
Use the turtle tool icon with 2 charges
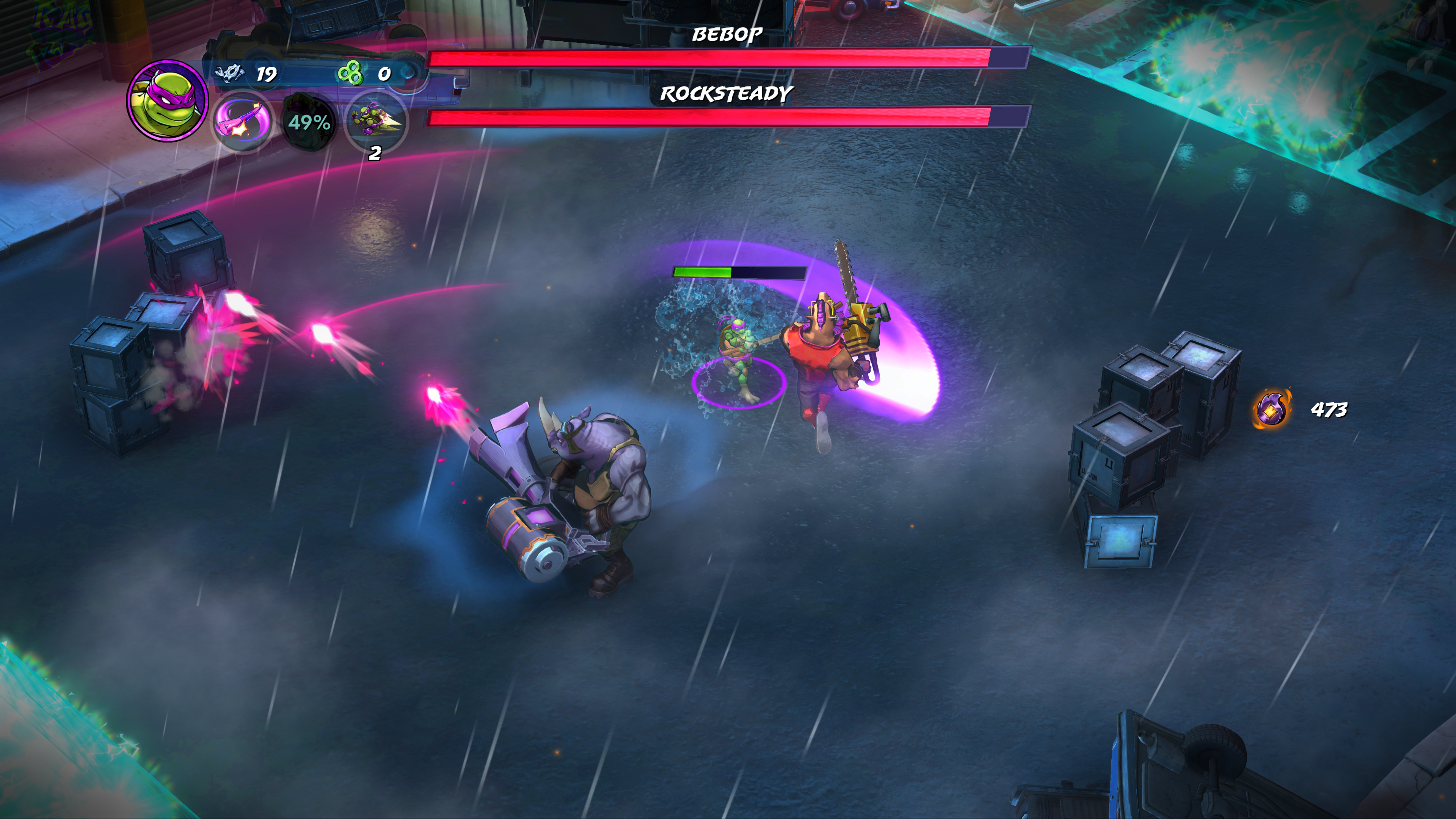pos(375,121)
